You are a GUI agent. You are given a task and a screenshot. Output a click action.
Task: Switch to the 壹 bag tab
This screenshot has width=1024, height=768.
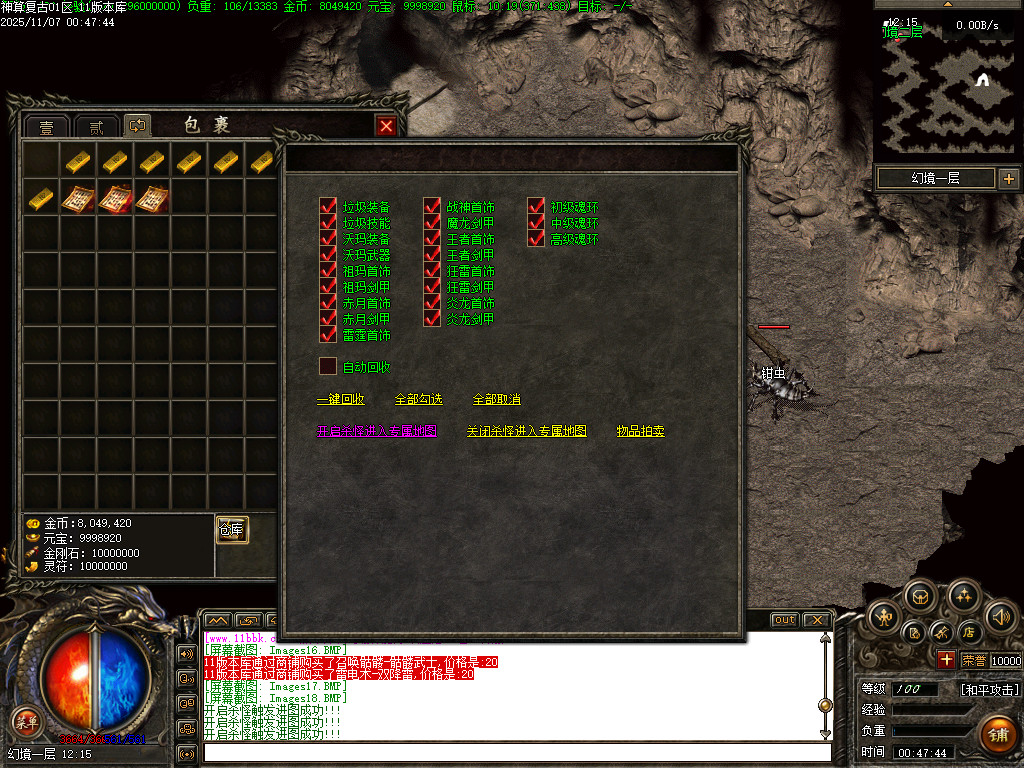click(47, 127)
